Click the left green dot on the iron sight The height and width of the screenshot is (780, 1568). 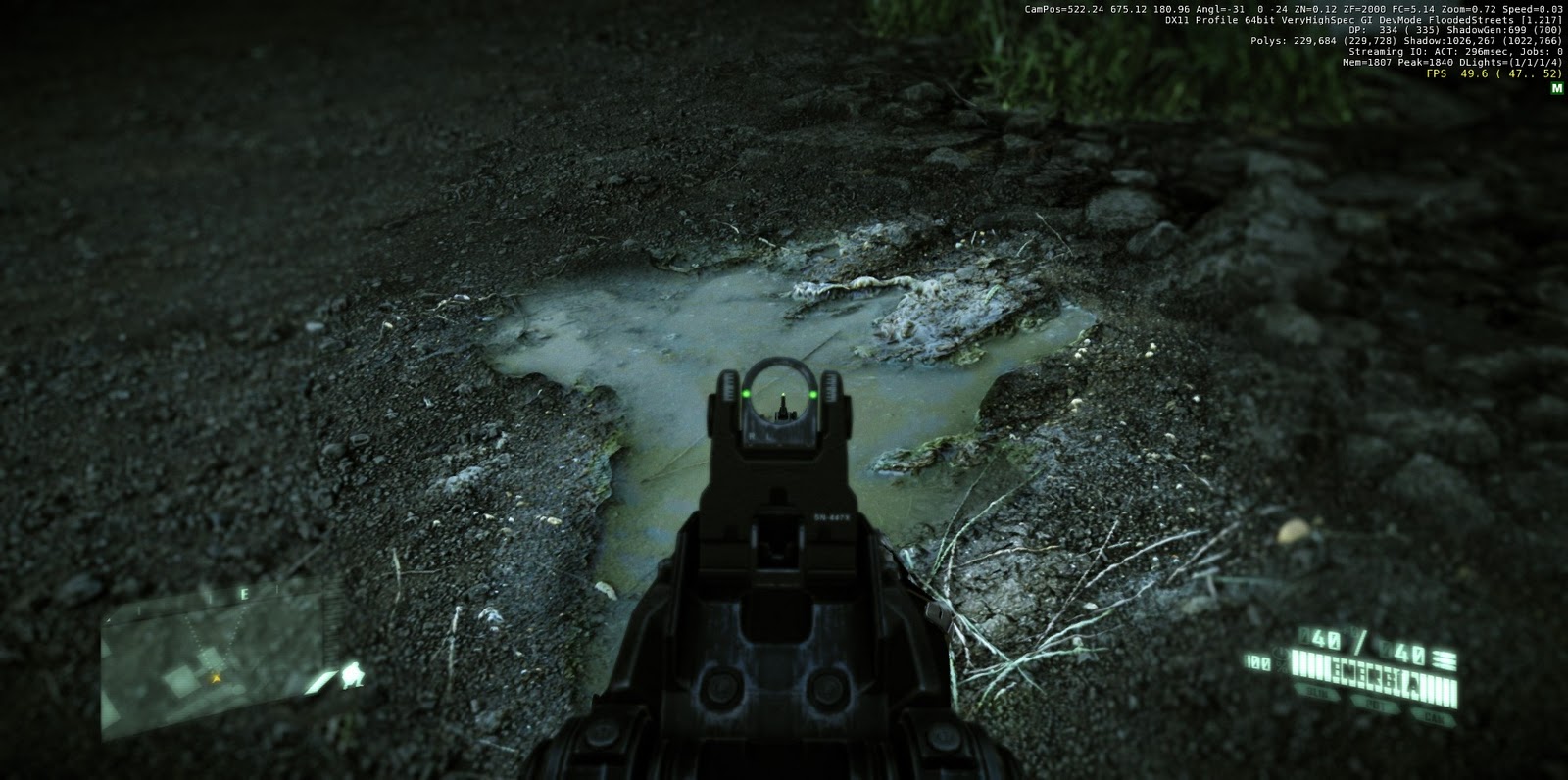(748, 392)
